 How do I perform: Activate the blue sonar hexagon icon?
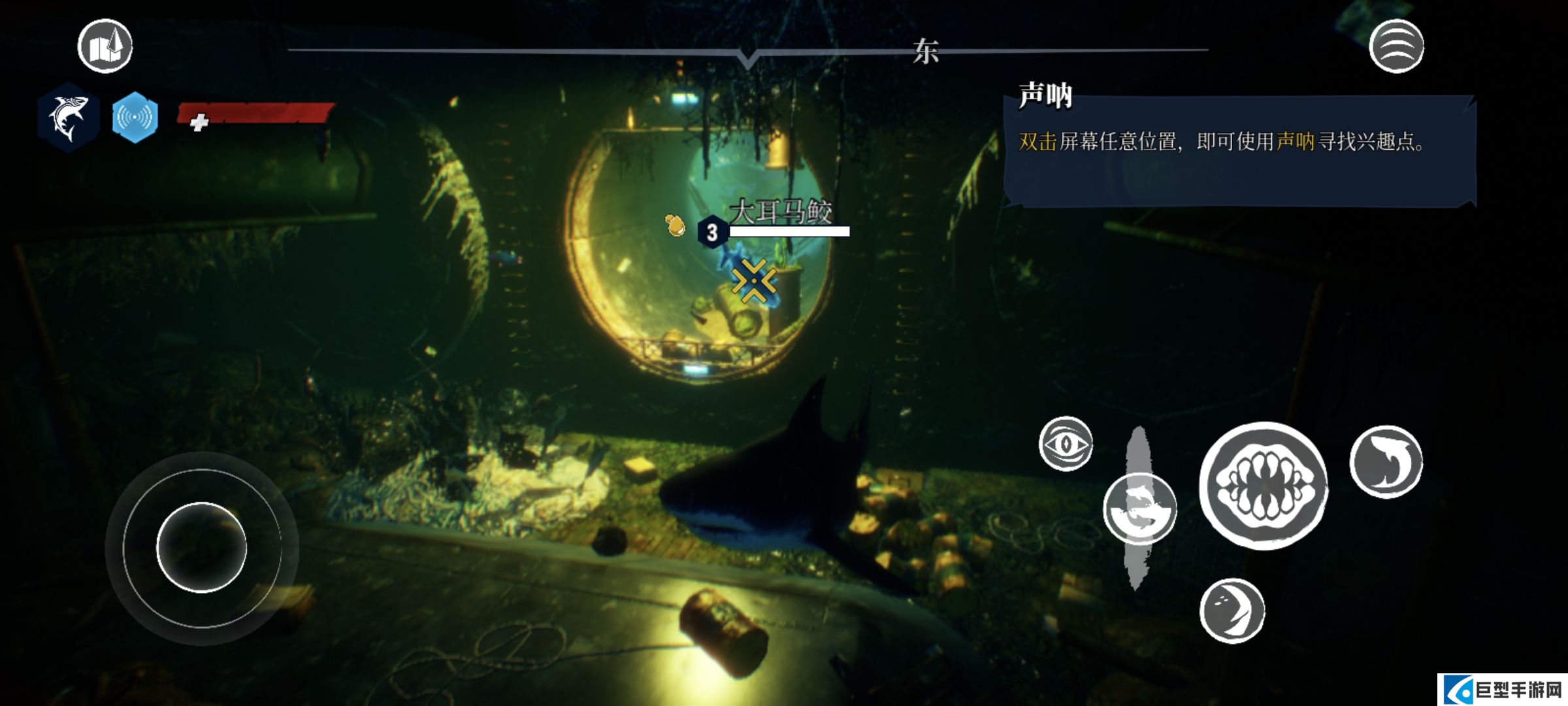click(x=135, y=118)
